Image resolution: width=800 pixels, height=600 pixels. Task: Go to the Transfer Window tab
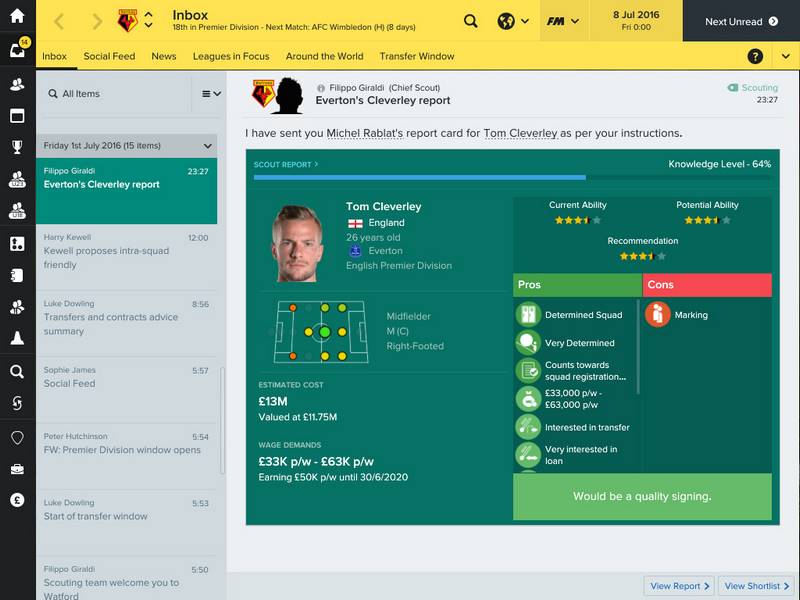point(417,56)
